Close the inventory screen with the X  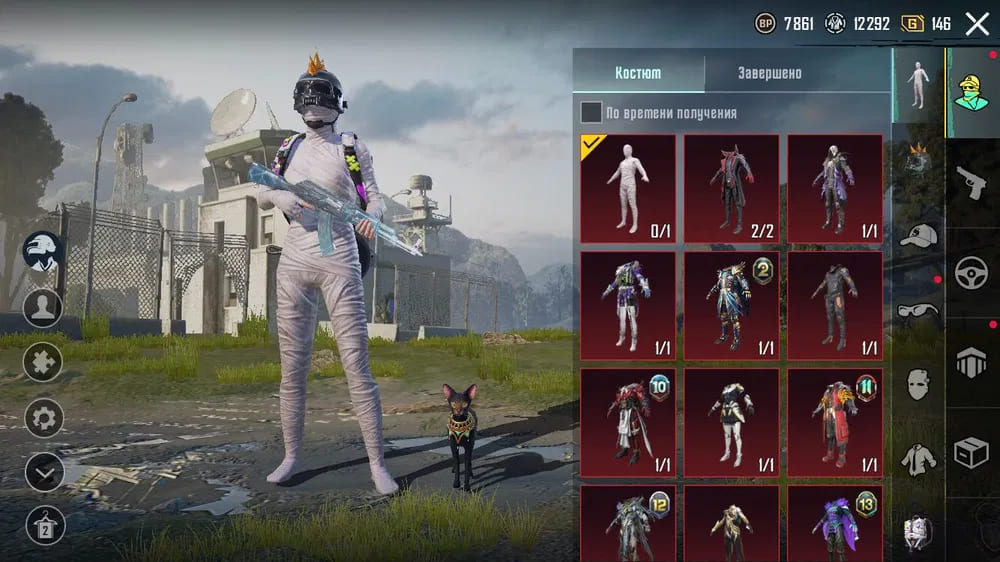coord(977,24)
